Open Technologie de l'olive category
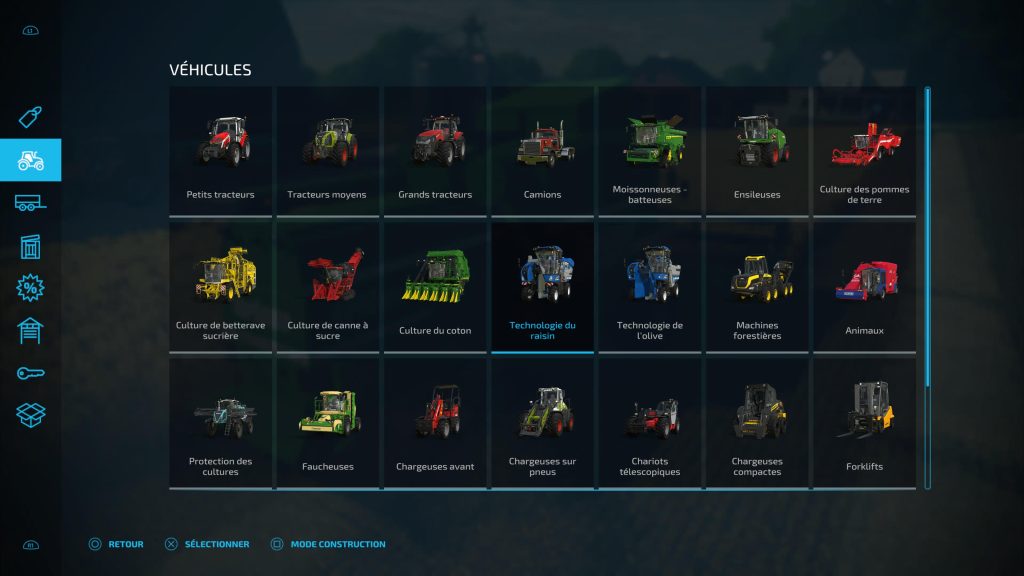The width and height of the screenshot is (1024, 576). 650,286
